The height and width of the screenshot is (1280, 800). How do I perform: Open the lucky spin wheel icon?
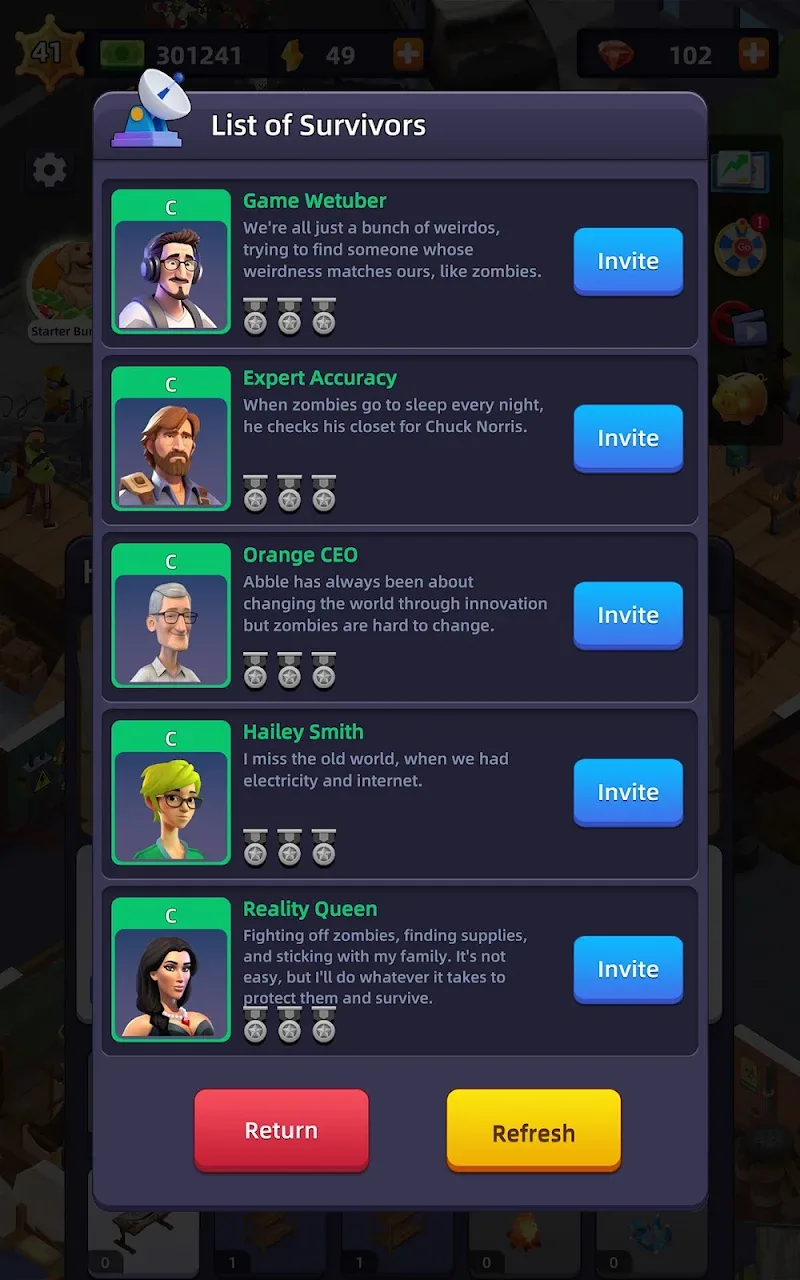(740, 245)
